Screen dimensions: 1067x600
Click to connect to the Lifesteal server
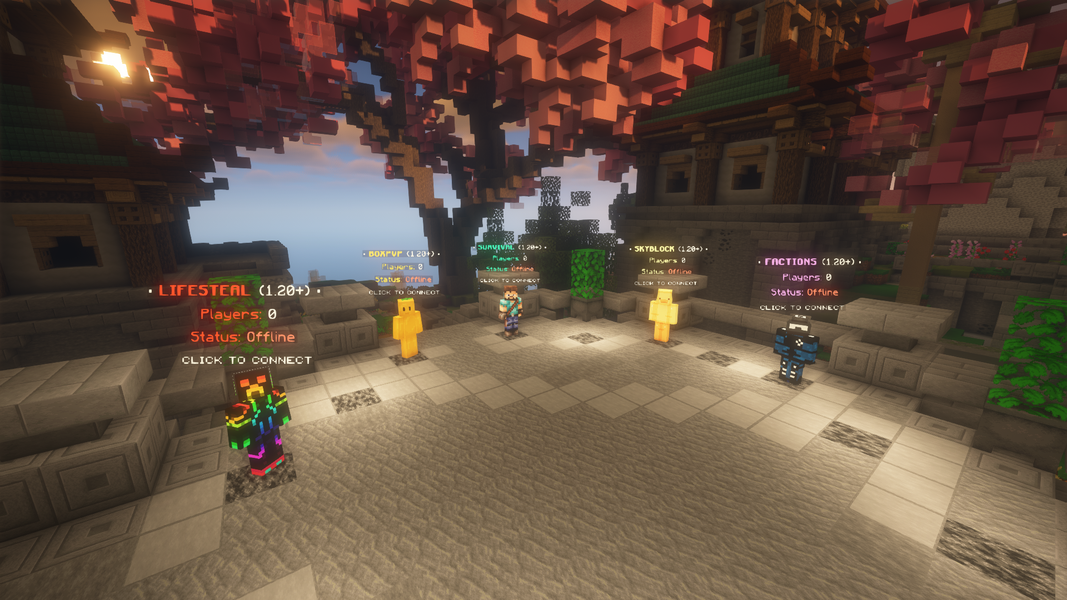[x=257, y=423]
